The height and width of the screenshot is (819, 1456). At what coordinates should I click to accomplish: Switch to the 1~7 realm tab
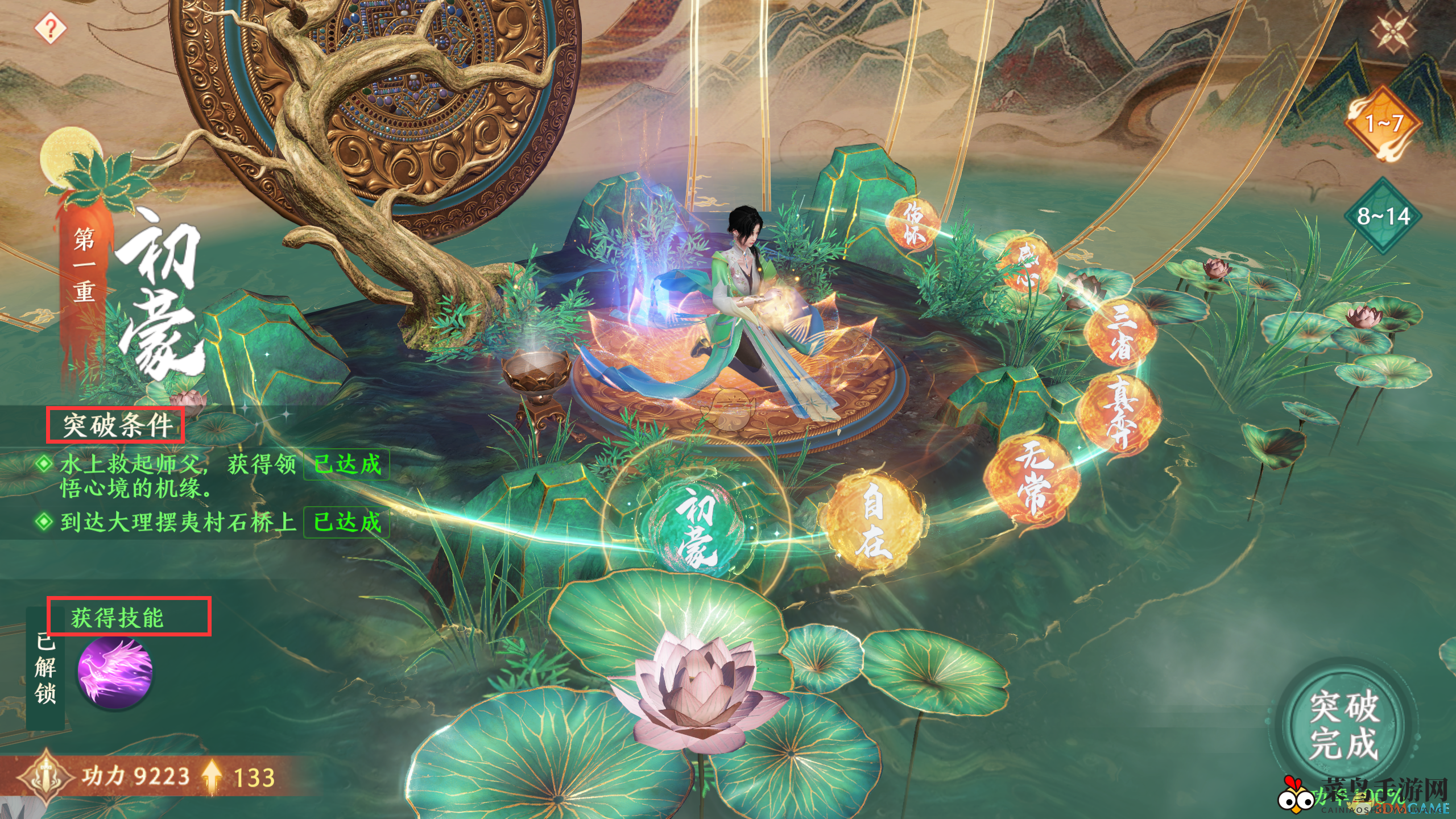pos(1383,123)
